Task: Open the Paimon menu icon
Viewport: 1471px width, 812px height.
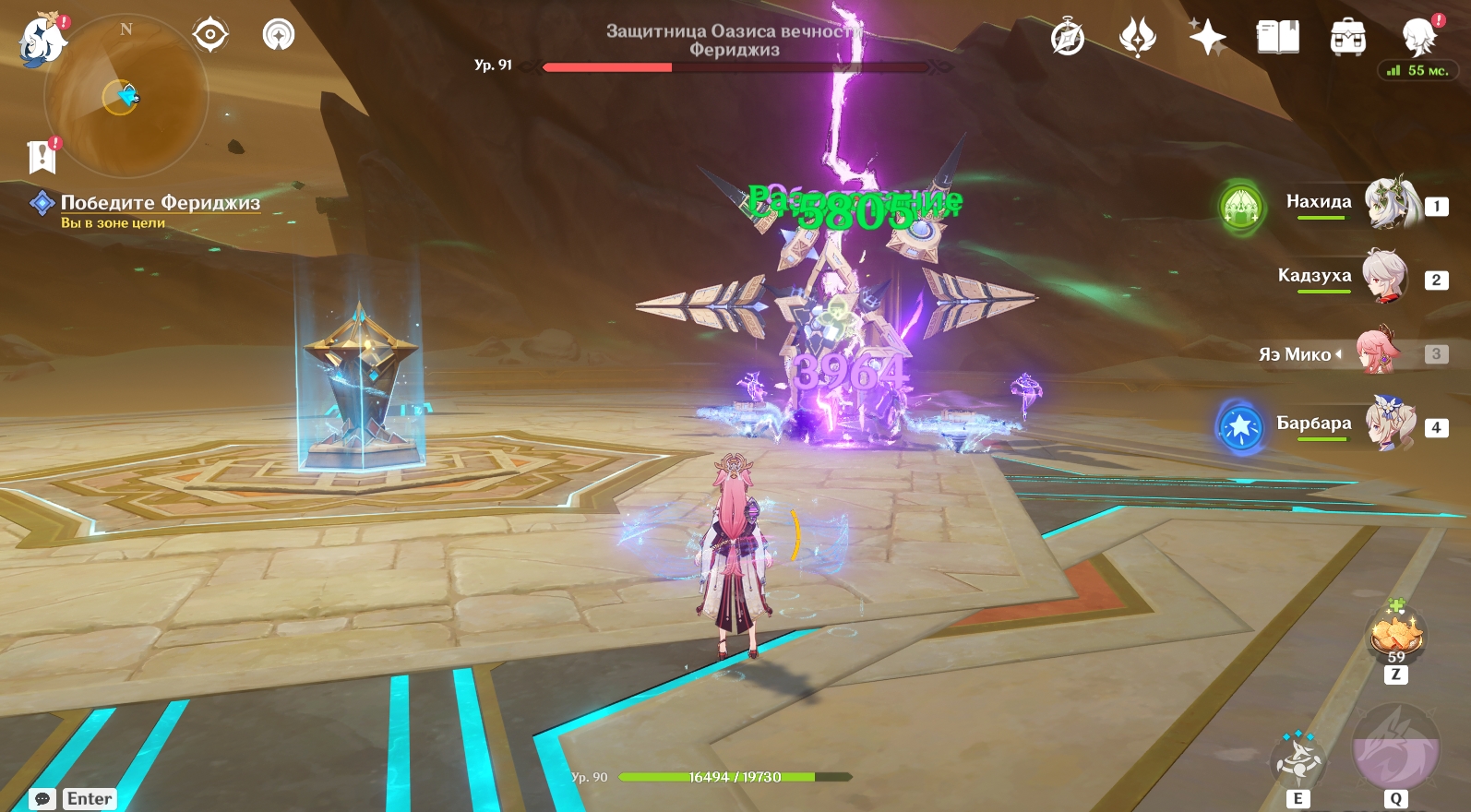Action: [x=43, y=41]
